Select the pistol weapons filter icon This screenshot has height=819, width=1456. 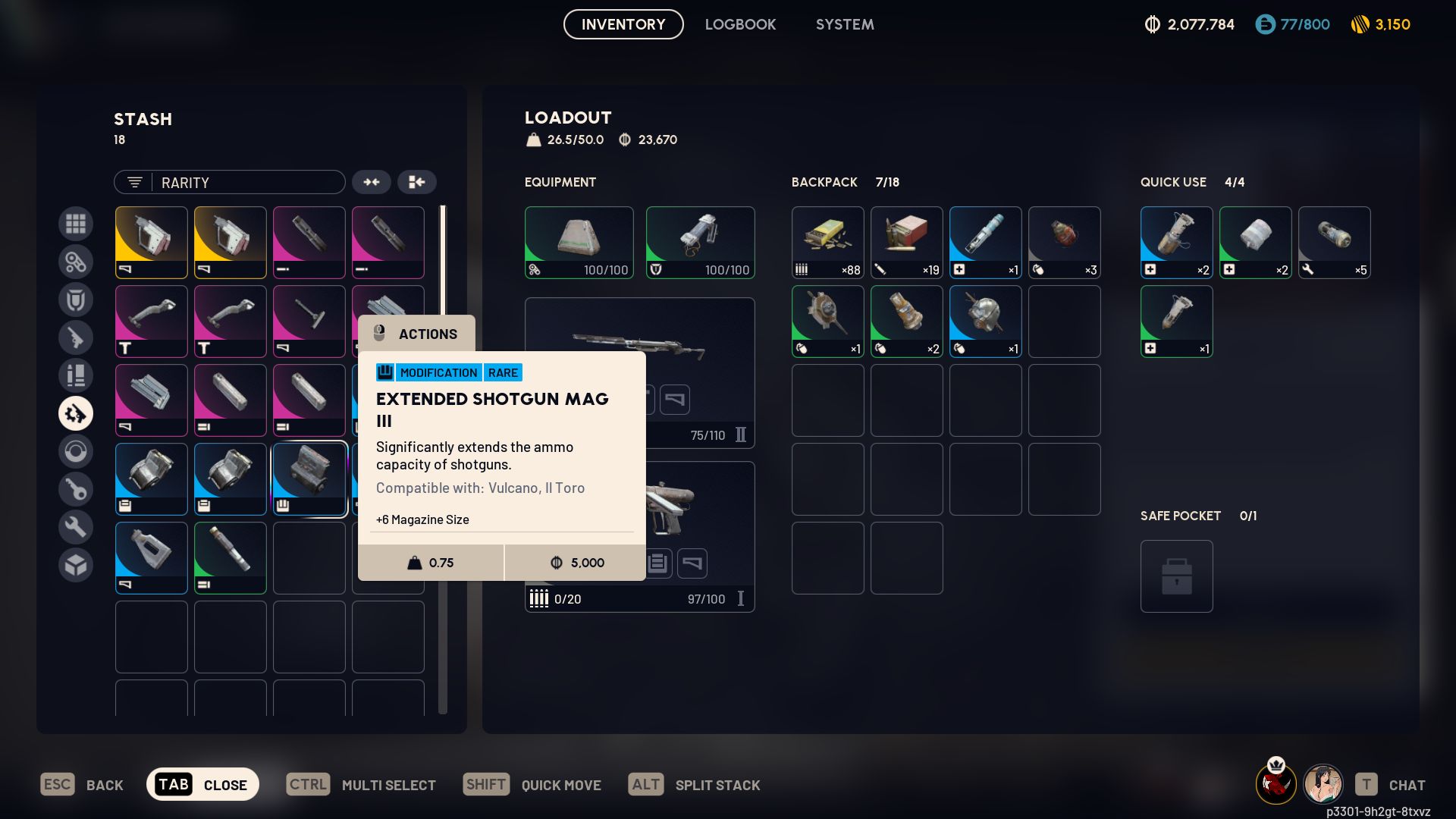tap(76, 337)
